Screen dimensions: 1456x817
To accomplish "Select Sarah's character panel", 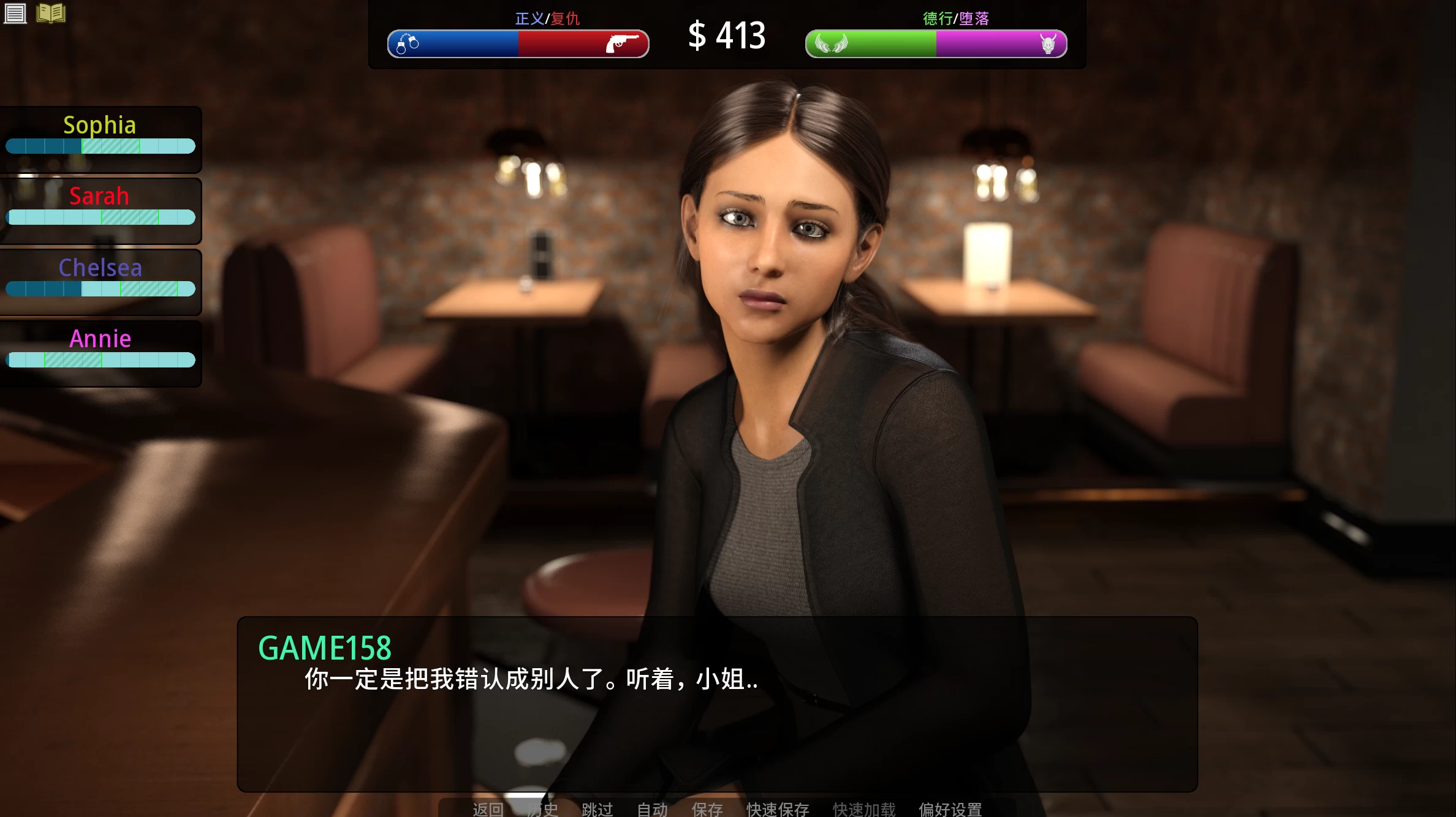I will 100,207.
